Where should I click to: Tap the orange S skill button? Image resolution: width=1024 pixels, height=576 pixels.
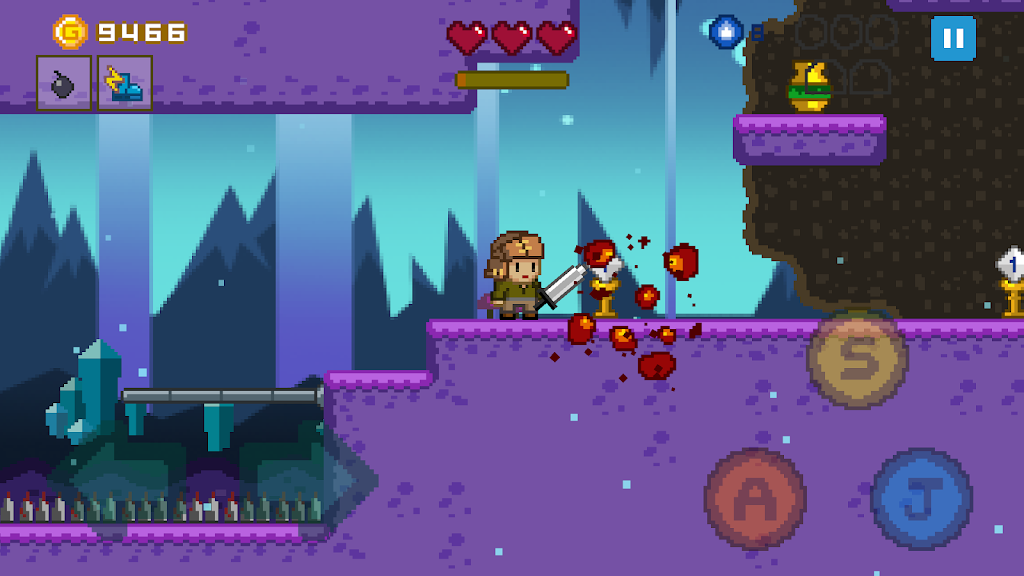click(857, 358)
